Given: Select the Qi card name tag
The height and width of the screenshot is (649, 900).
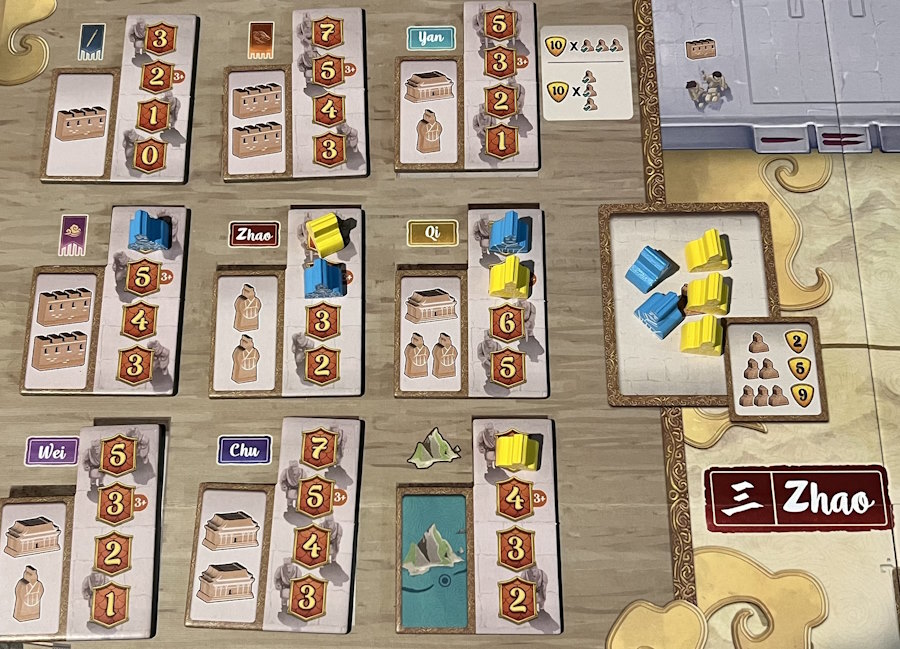Looking at the screenshot, I should click(432, 234).
